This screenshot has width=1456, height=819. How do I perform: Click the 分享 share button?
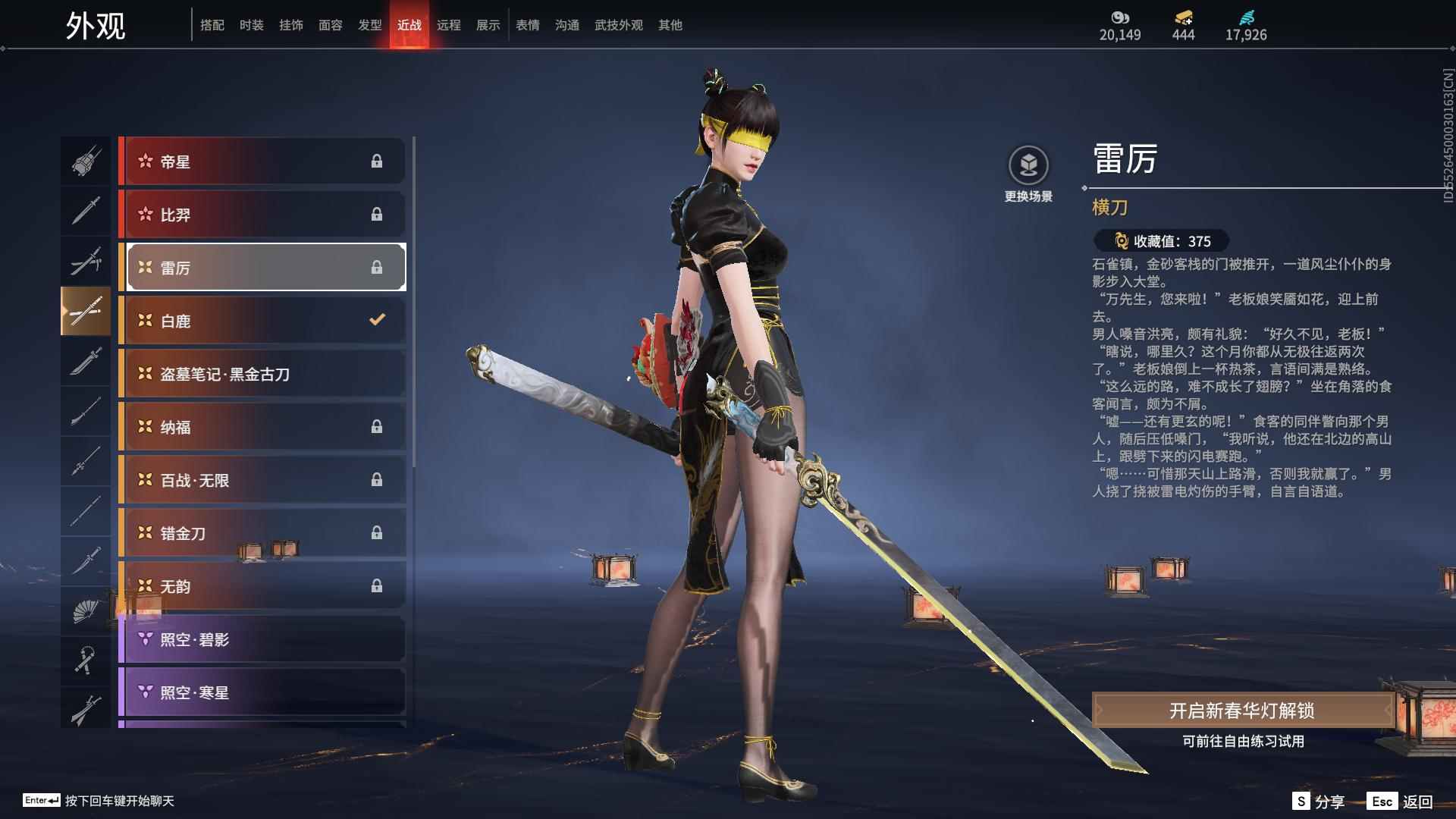pyautogui.click(x=1318, y=801)
